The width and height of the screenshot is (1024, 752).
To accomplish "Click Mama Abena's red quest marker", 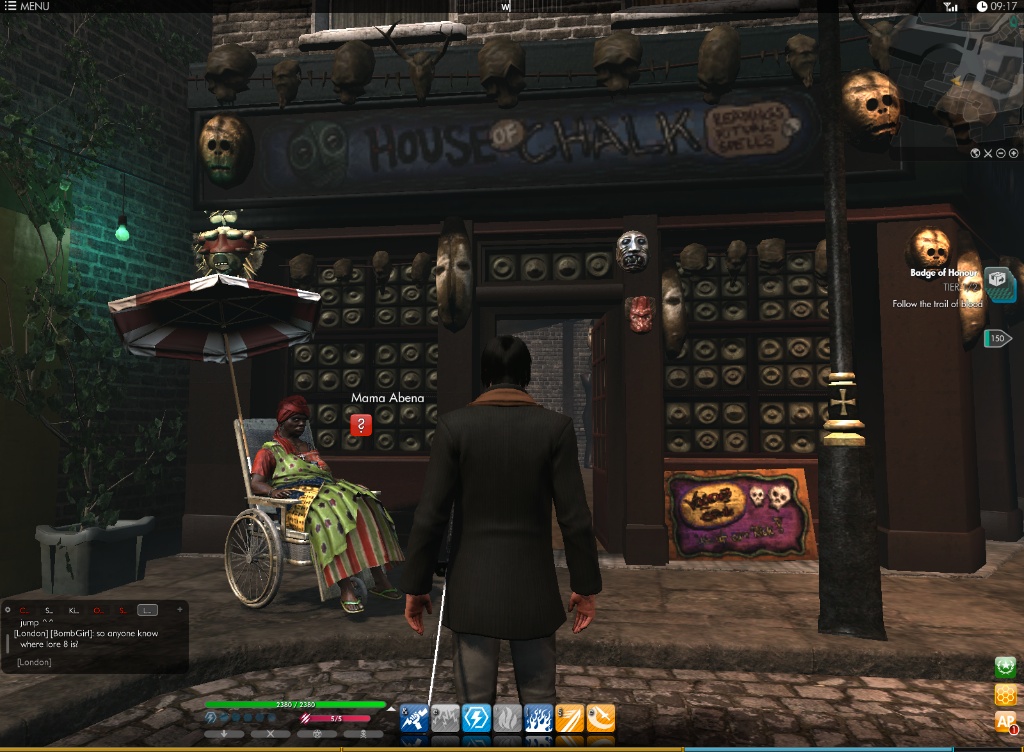I will tap(362, 425).
